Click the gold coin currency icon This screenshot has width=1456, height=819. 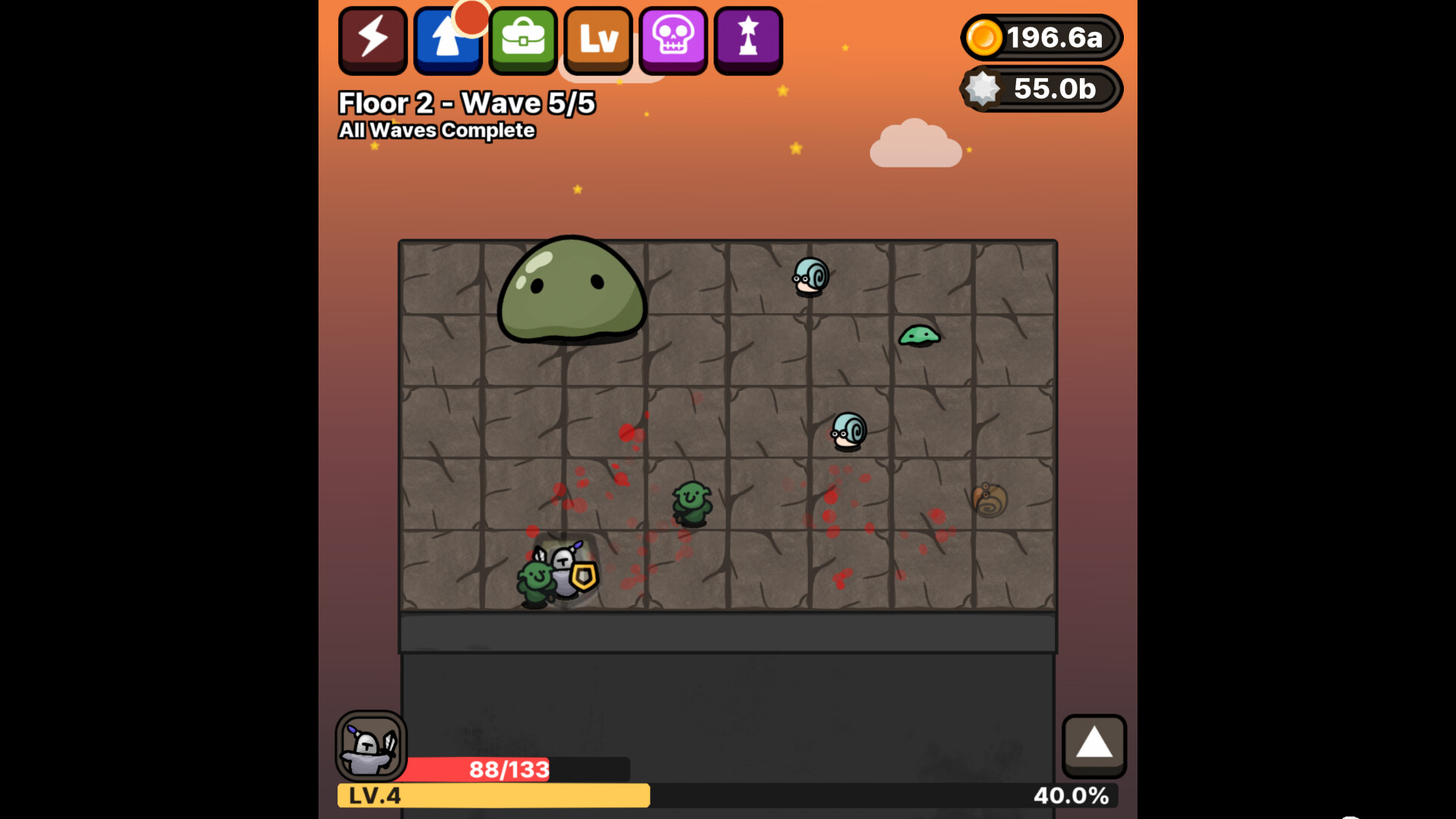click(x=985, y=37)
